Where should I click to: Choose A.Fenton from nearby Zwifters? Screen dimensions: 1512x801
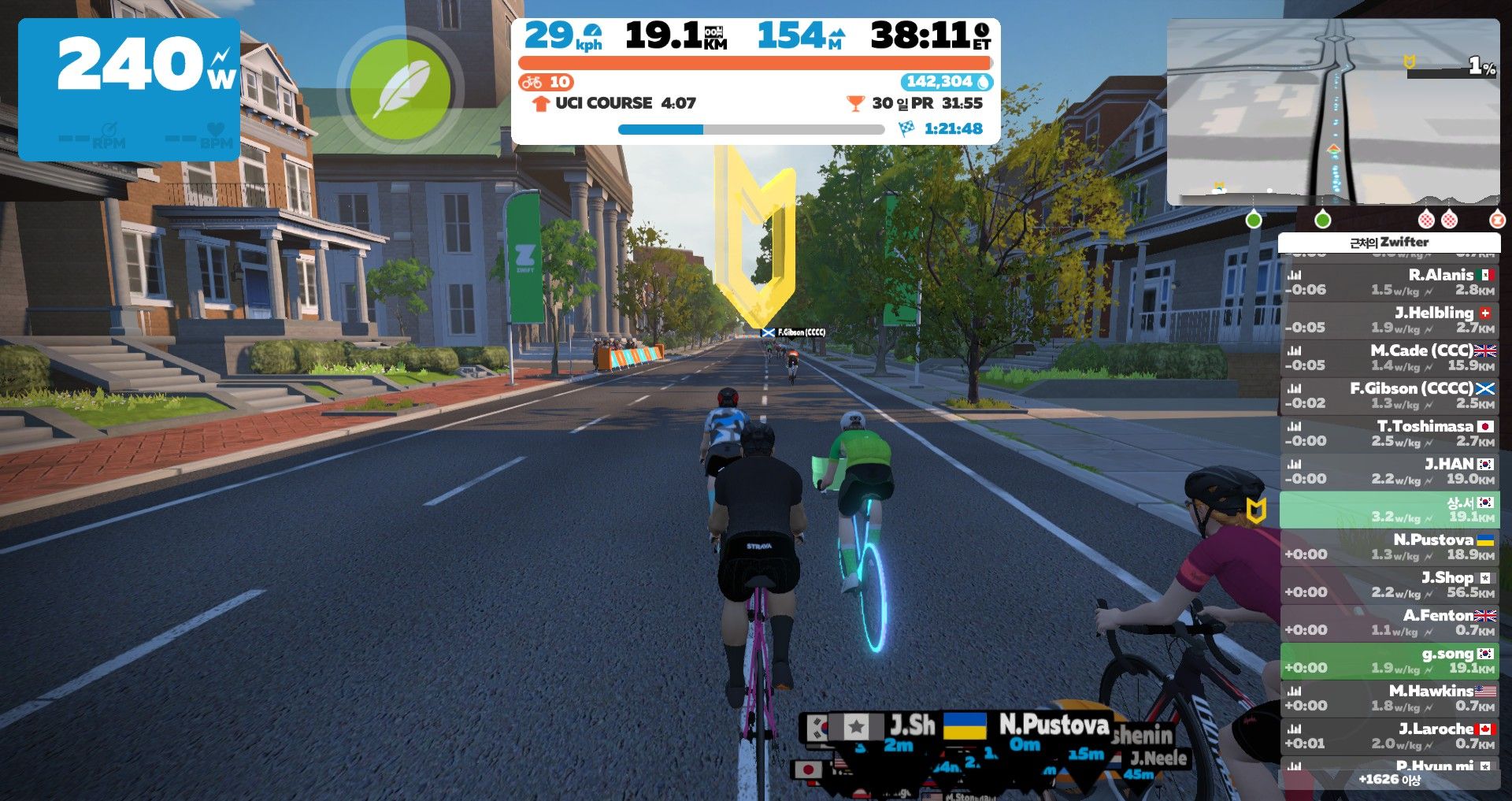click(1390, 622)
